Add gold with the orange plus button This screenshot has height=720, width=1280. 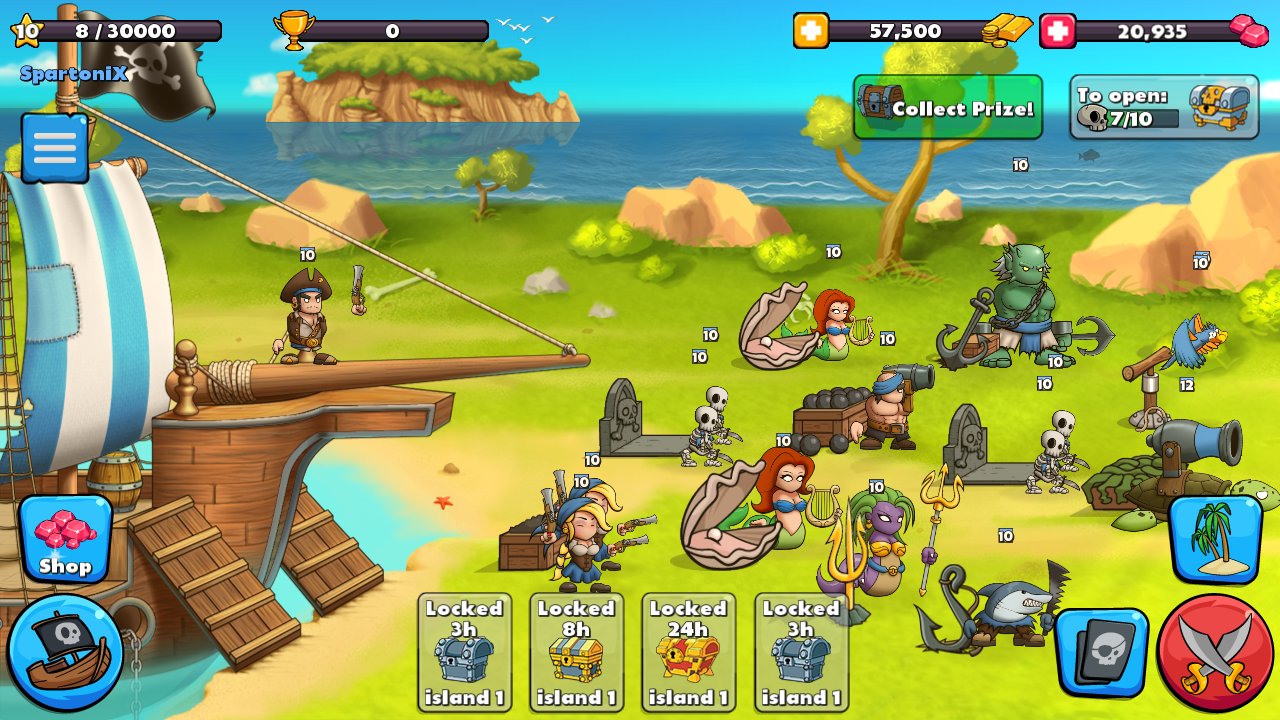click(811, 31)
